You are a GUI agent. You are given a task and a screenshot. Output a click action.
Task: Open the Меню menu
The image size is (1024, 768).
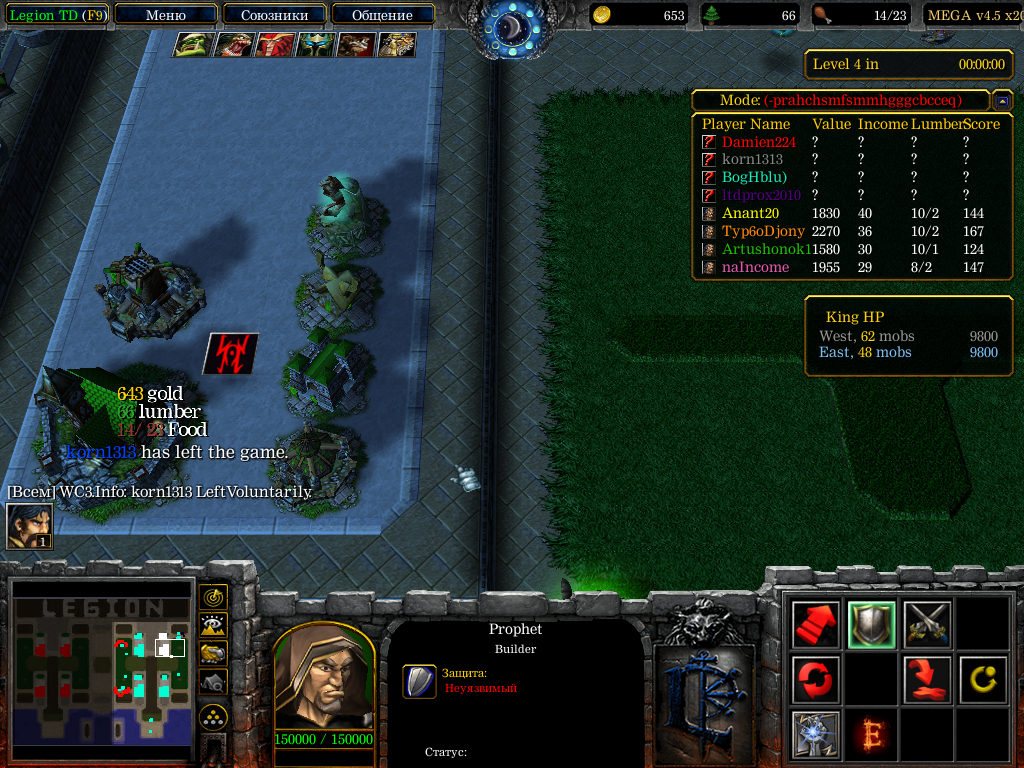tap(165, 15)
